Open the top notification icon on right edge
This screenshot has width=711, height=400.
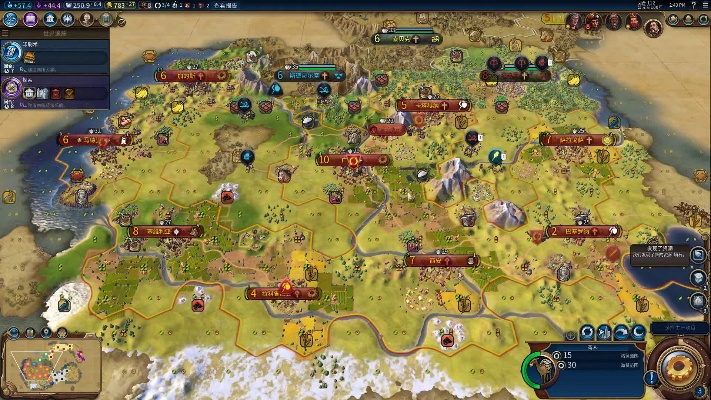click(698, 254)
